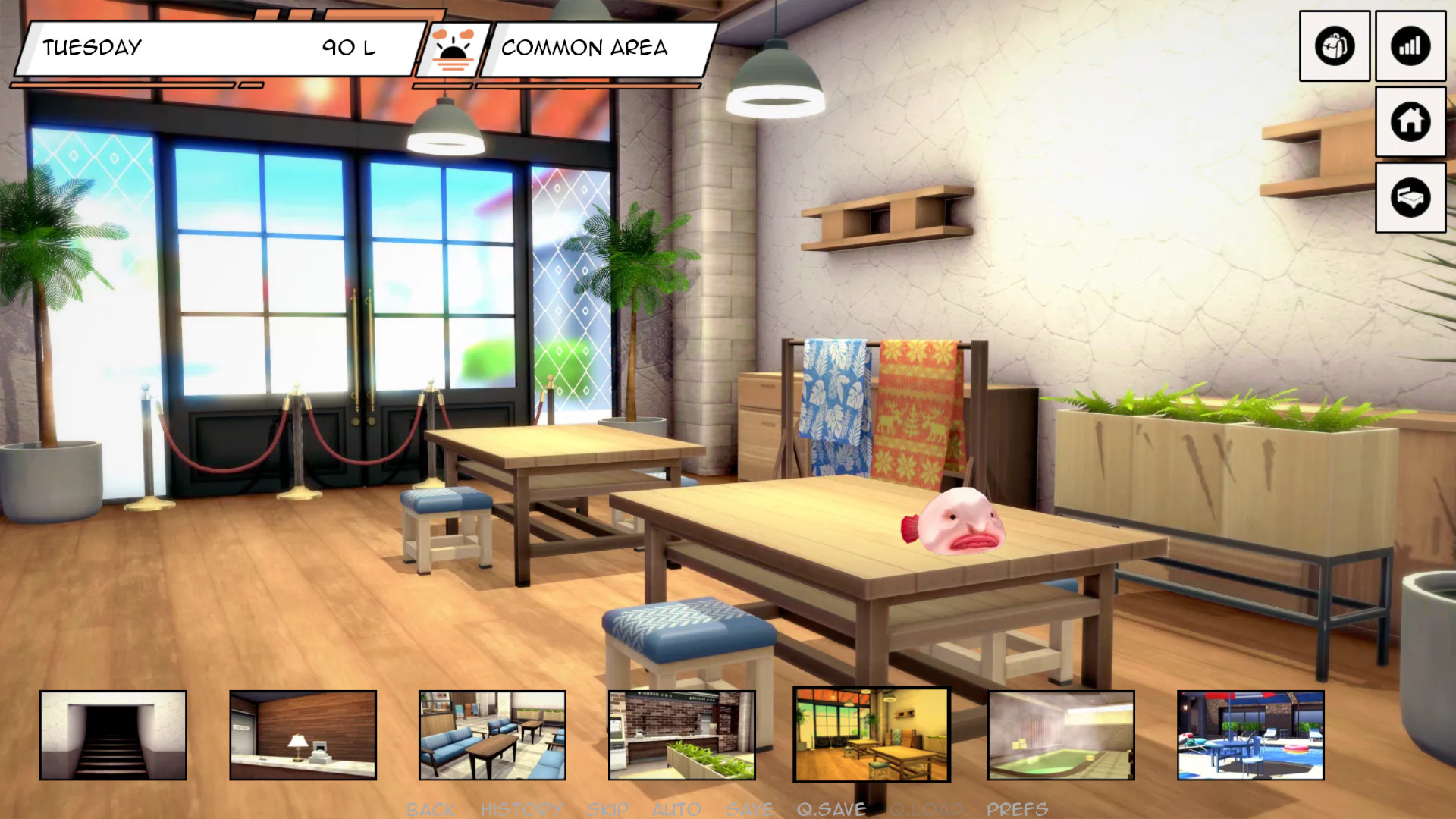Viewport: 1456px width, 819px height.
Task: Quick save with Q.Save
Action: click(x=831, y=809)
